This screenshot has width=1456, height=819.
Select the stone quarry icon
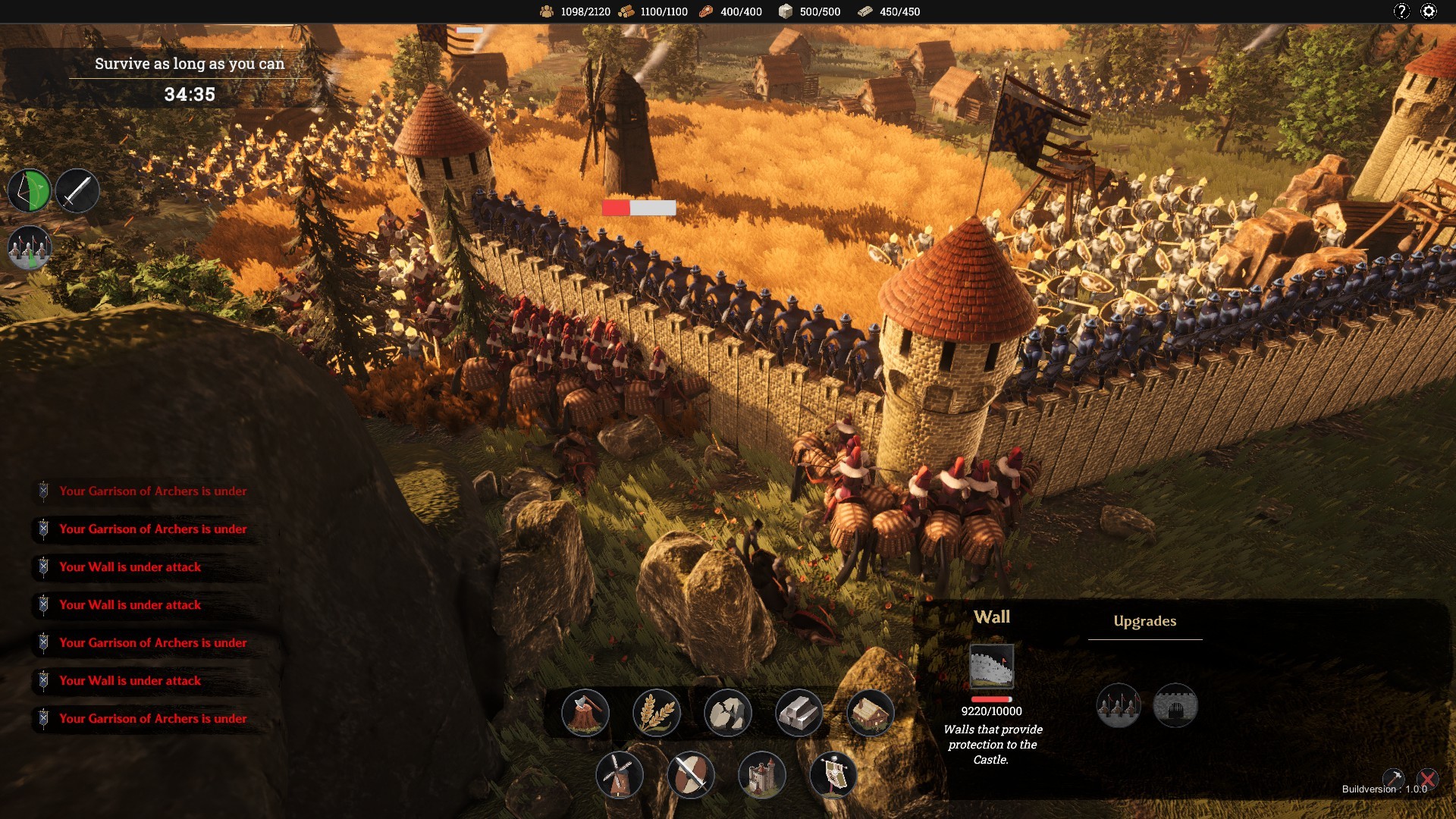[729, 713]
